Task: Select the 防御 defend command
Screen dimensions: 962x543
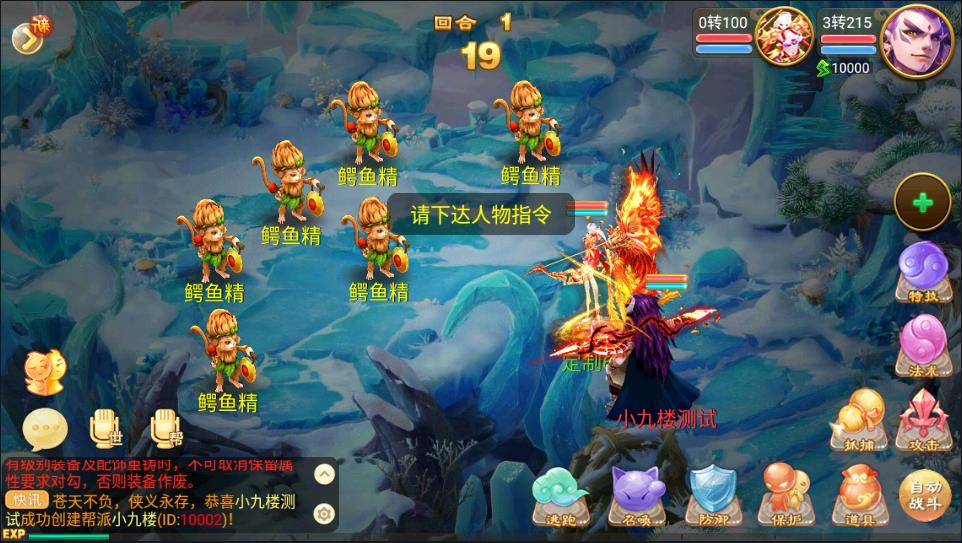Action: (712, 494)
